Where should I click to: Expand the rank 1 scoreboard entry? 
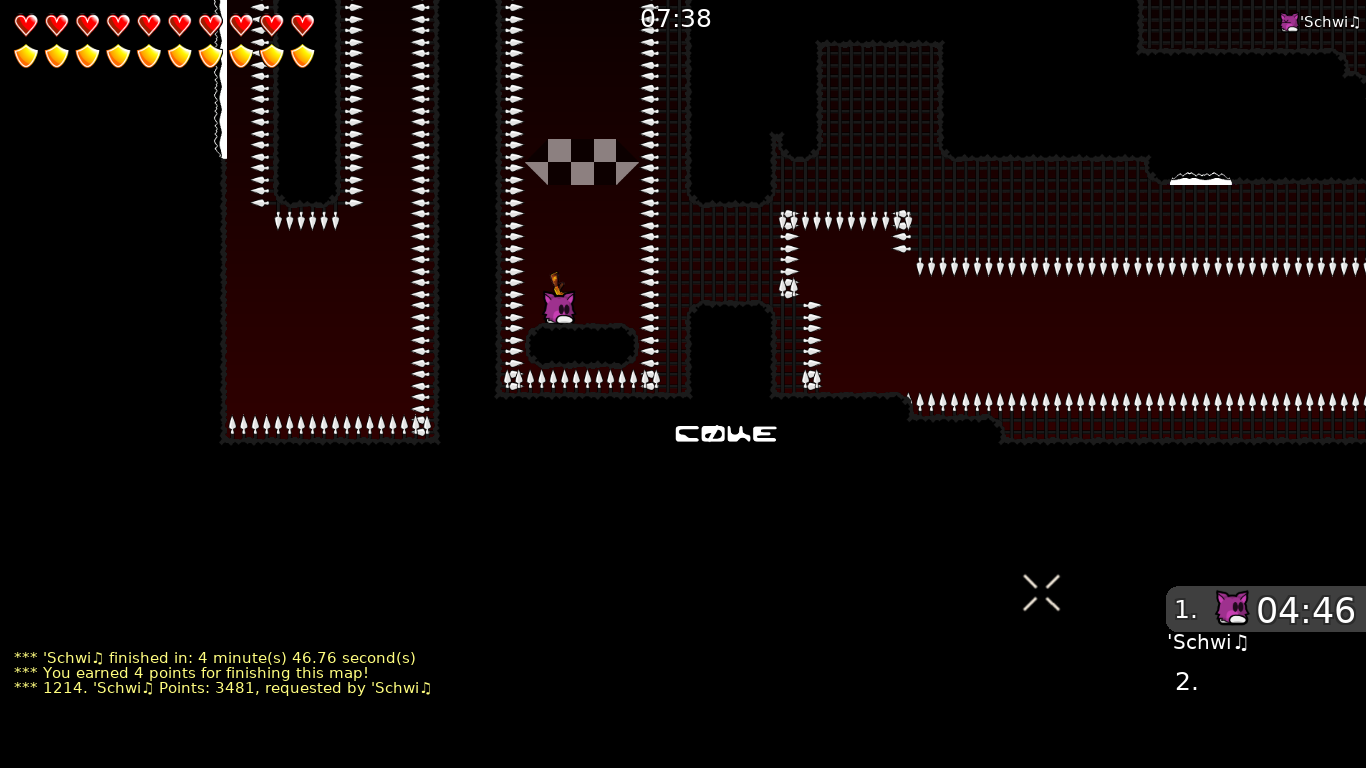pyautogui.click(x=1265, y=610)
